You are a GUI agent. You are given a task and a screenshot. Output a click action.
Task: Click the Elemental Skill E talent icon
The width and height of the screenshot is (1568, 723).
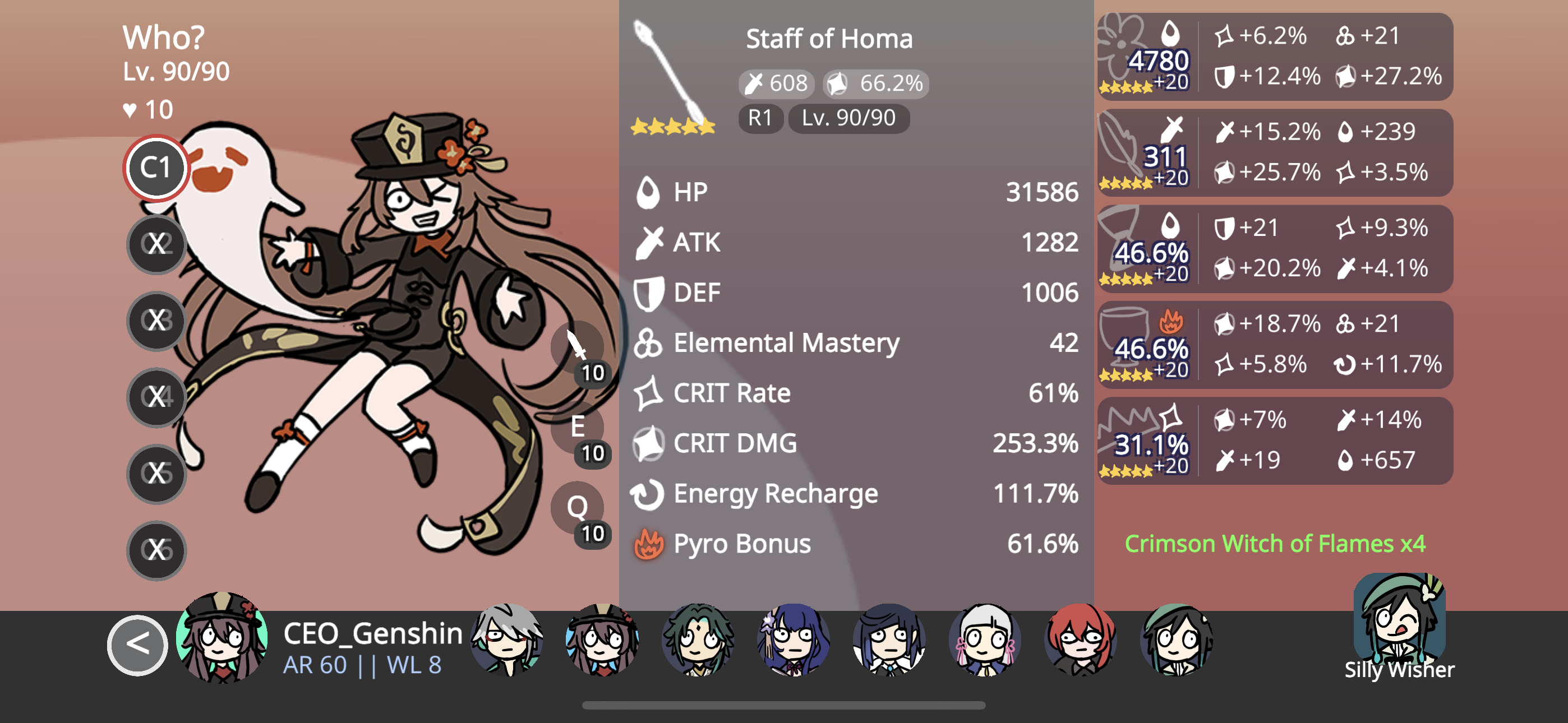click(x=577, y=428)
